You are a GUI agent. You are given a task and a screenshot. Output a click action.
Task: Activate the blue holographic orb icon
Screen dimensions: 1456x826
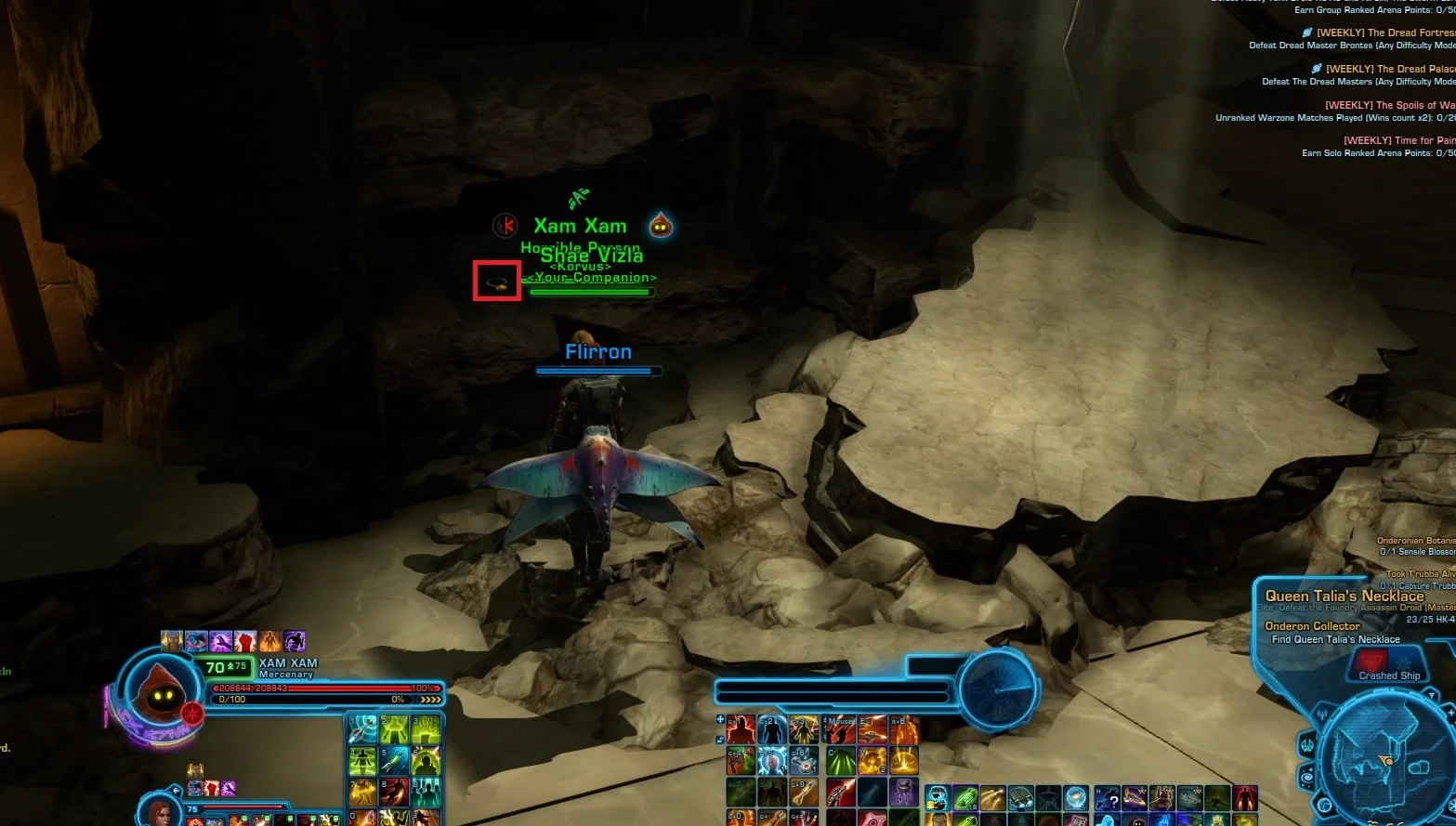1076,797
